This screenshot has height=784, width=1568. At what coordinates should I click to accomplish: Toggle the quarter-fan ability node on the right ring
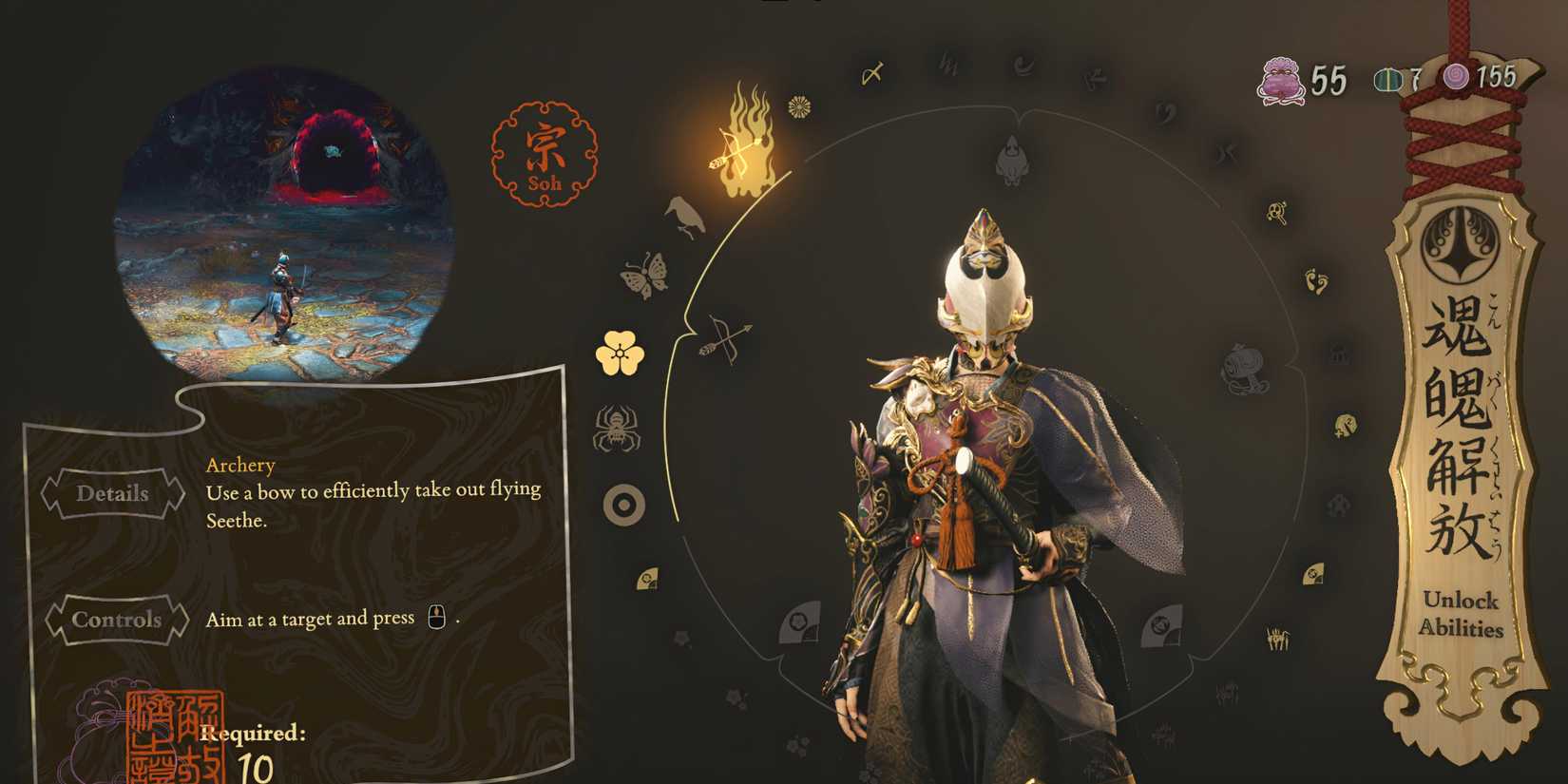tap(1313, 574)
